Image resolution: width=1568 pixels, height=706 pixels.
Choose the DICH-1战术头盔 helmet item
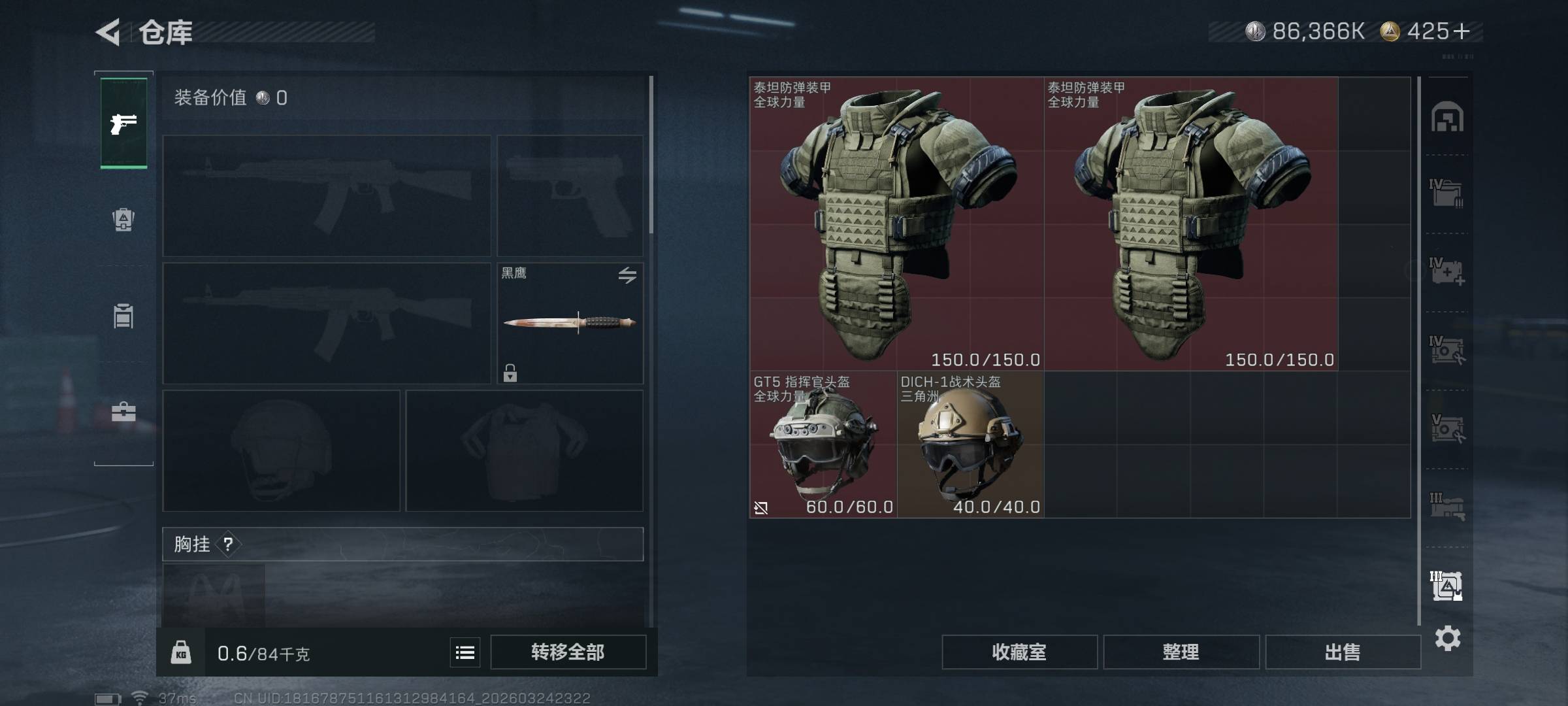click(970, 445)
